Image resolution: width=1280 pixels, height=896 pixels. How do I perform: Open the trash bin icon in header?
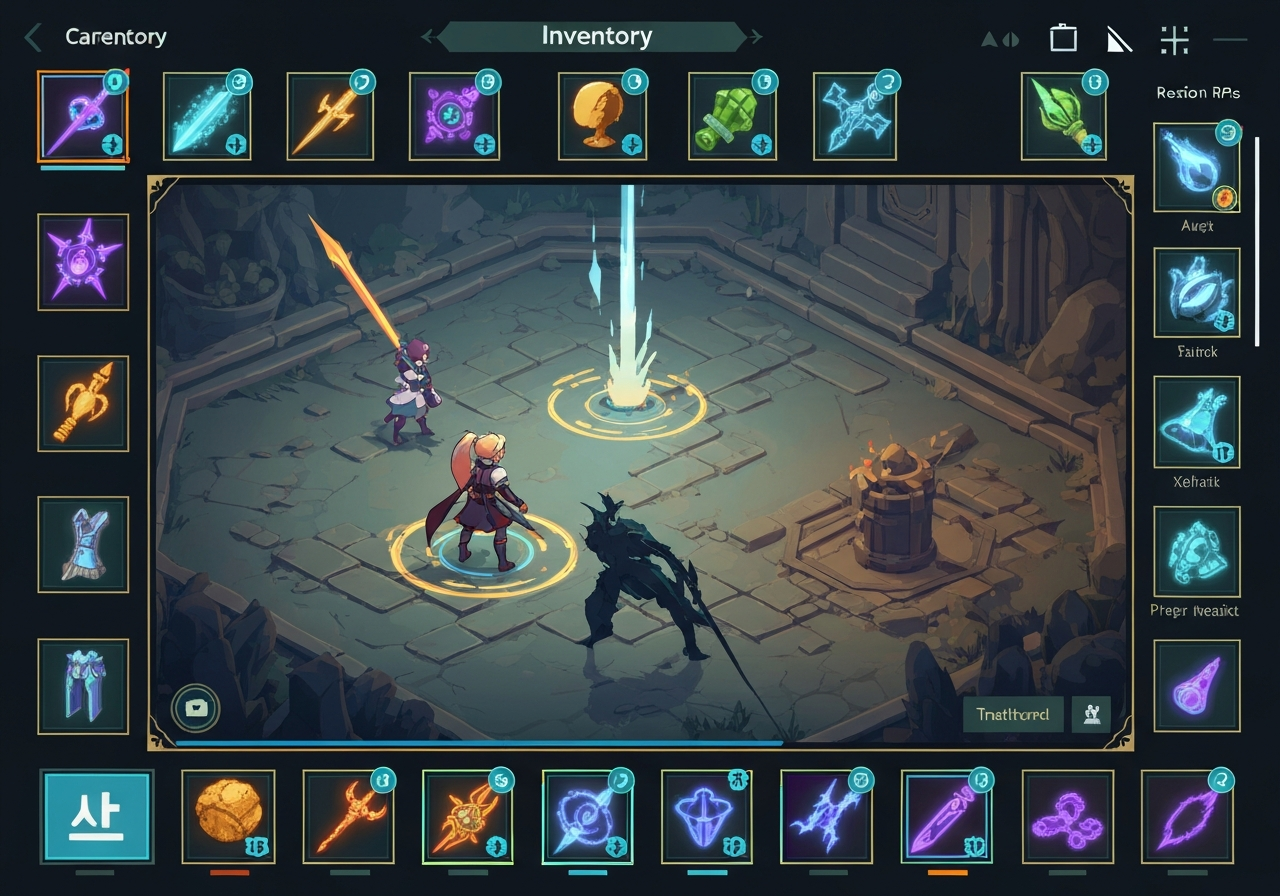click(1063, 39)
